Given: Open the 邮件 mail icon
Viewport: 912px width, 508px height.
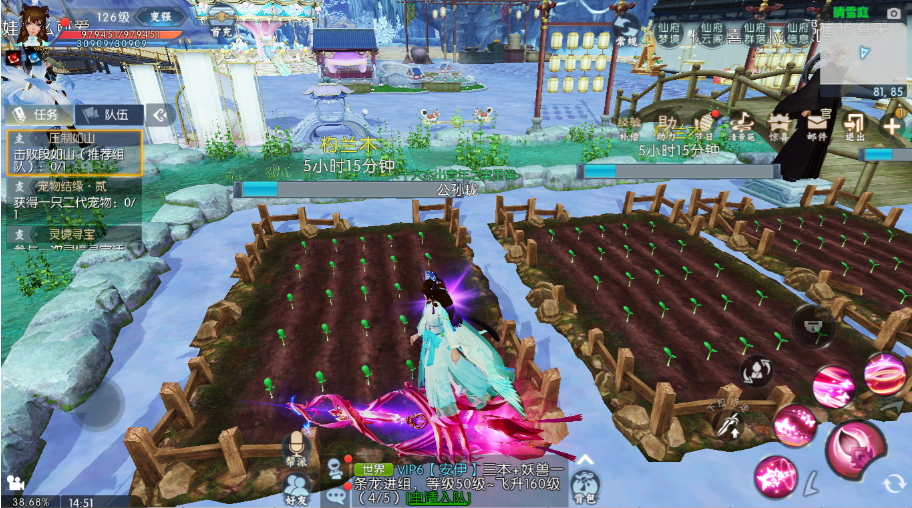Looking at the screenshot, I should click(817, 126).
